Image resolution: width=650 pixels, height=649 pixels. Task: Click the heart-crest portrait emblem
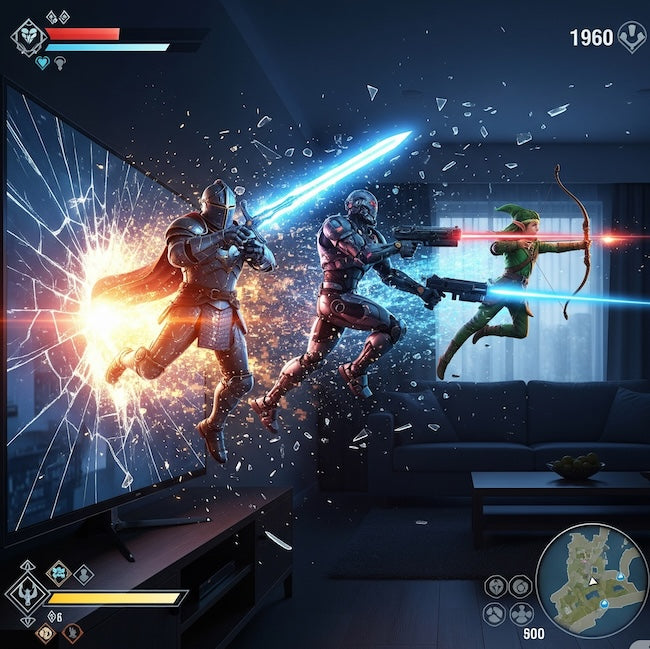tap(29, 38)
